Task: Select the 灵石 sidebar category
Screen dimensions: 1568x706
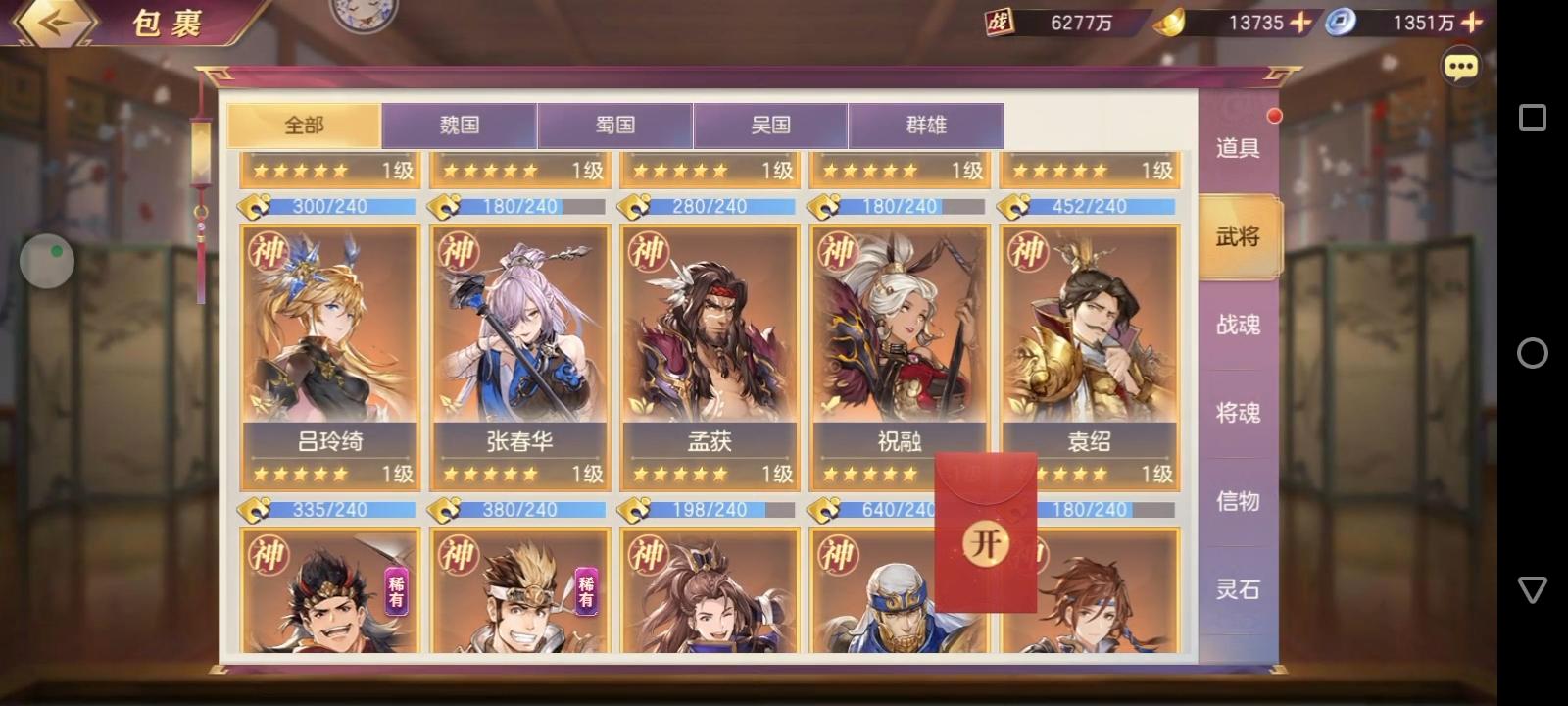Action: pyautogui.click(x=1237, y=591)
